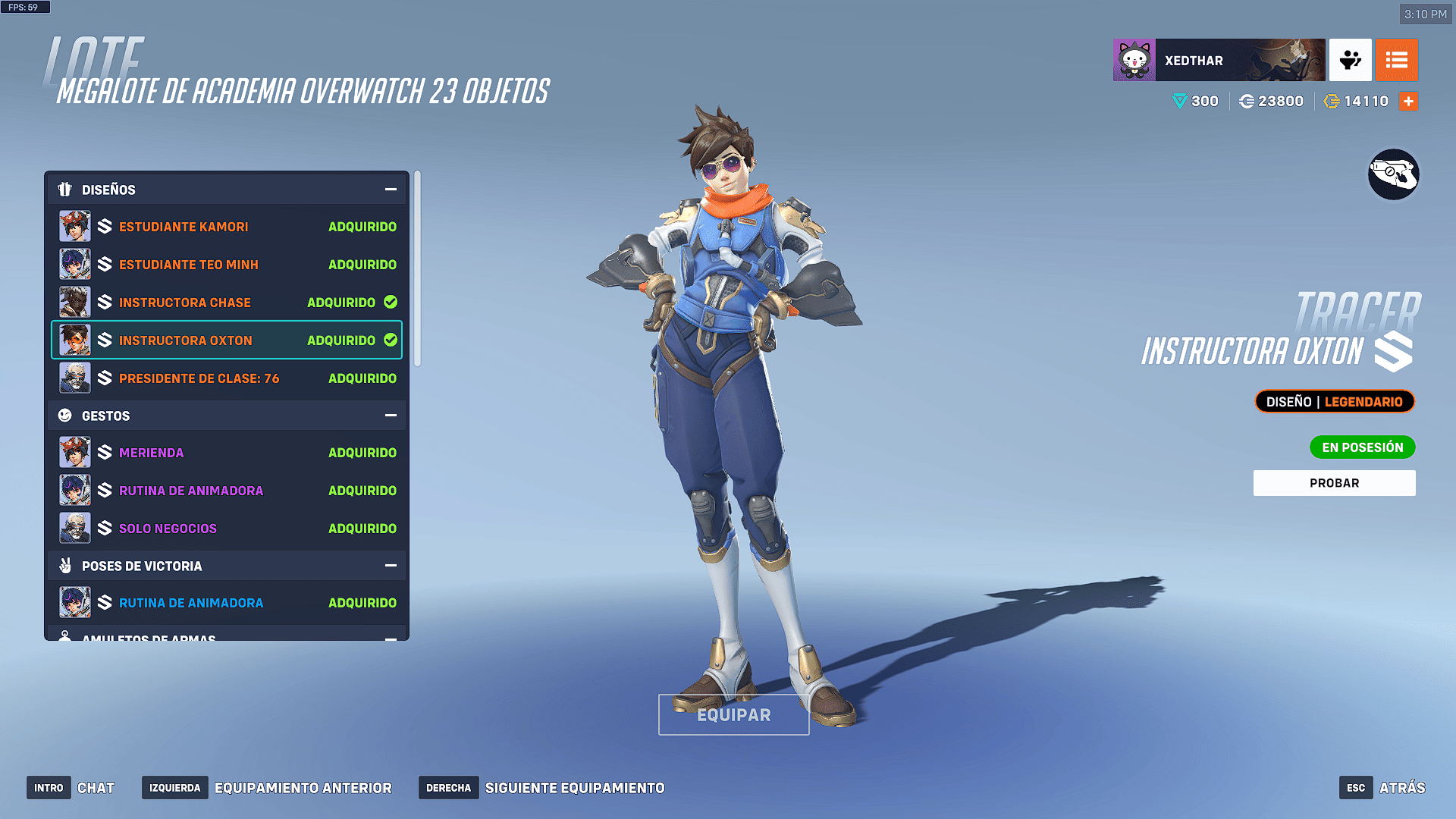Select the Rutina de Animadora victory pose
Image resolution: width=1456 pixels, height=819 pixels.
(227, 603)
